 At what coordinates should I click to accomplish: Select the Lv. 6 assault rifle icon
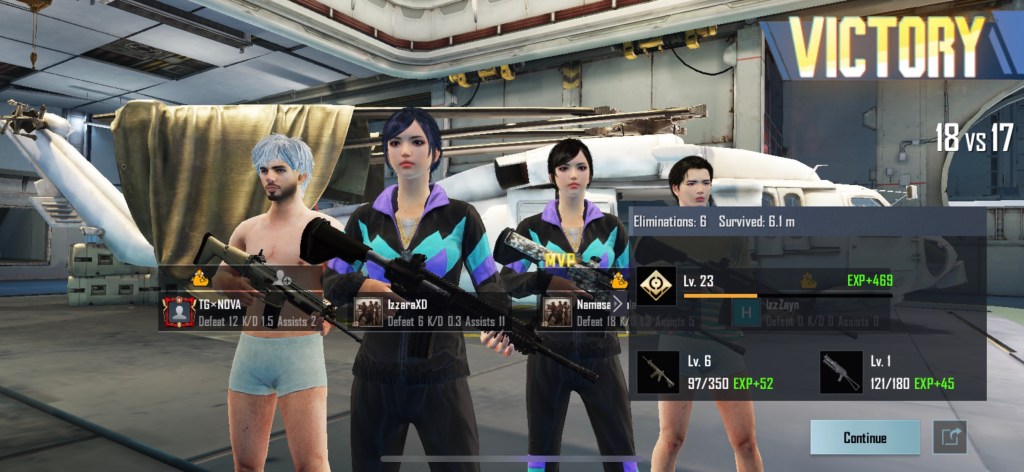pyautogui.click(x=658, y=372)
